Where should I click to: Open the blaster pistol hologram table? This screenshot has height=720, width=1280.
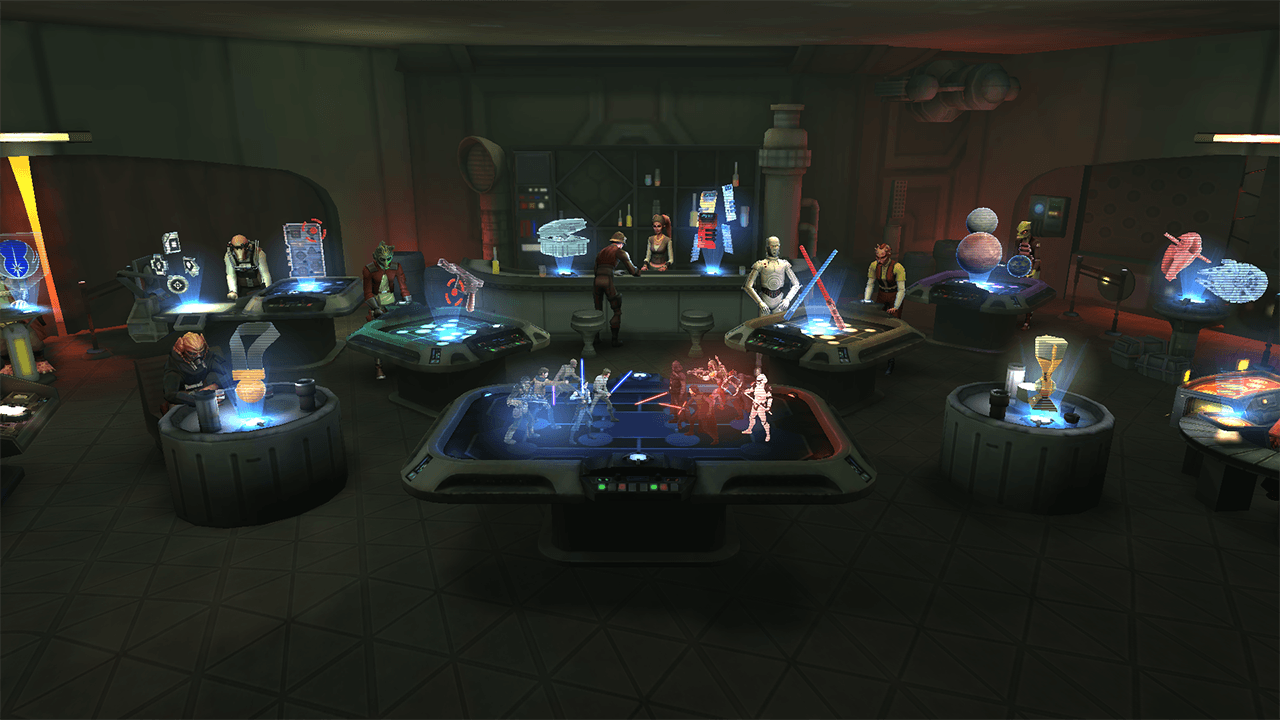[458, 285]
